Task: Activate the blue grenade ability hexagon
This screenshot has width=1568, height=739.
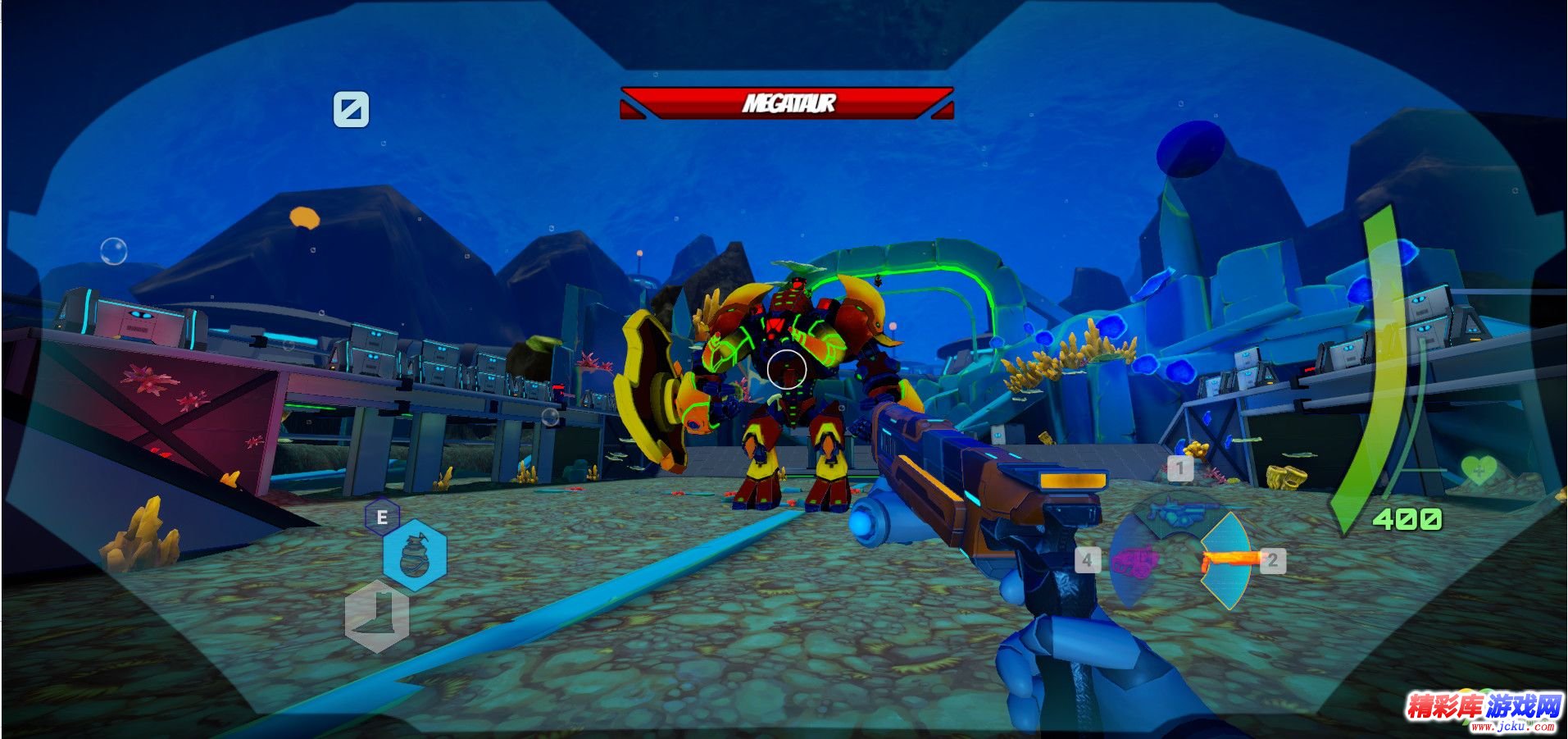Action: tap(415, 555)
